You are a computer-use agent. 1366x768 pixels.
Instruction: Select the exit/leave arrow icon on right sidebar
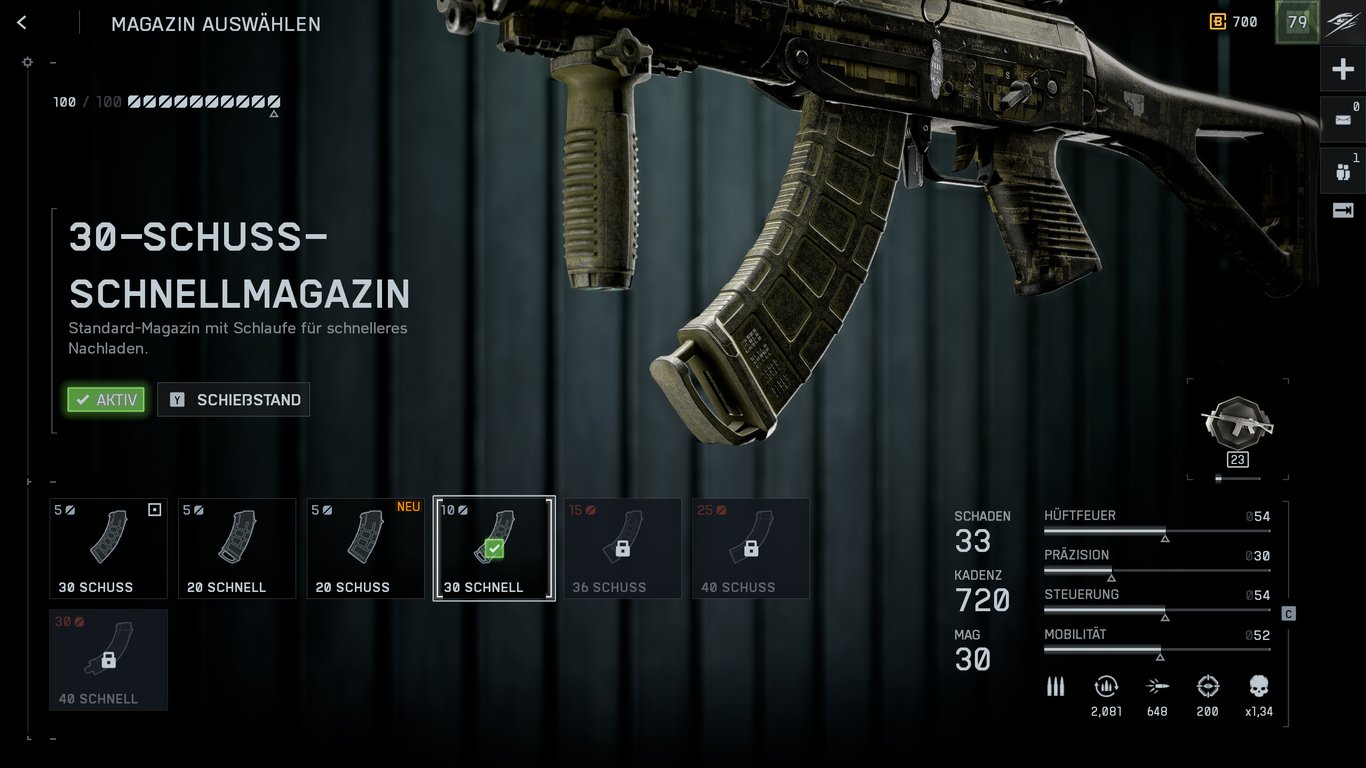[x=1342, y=211]
